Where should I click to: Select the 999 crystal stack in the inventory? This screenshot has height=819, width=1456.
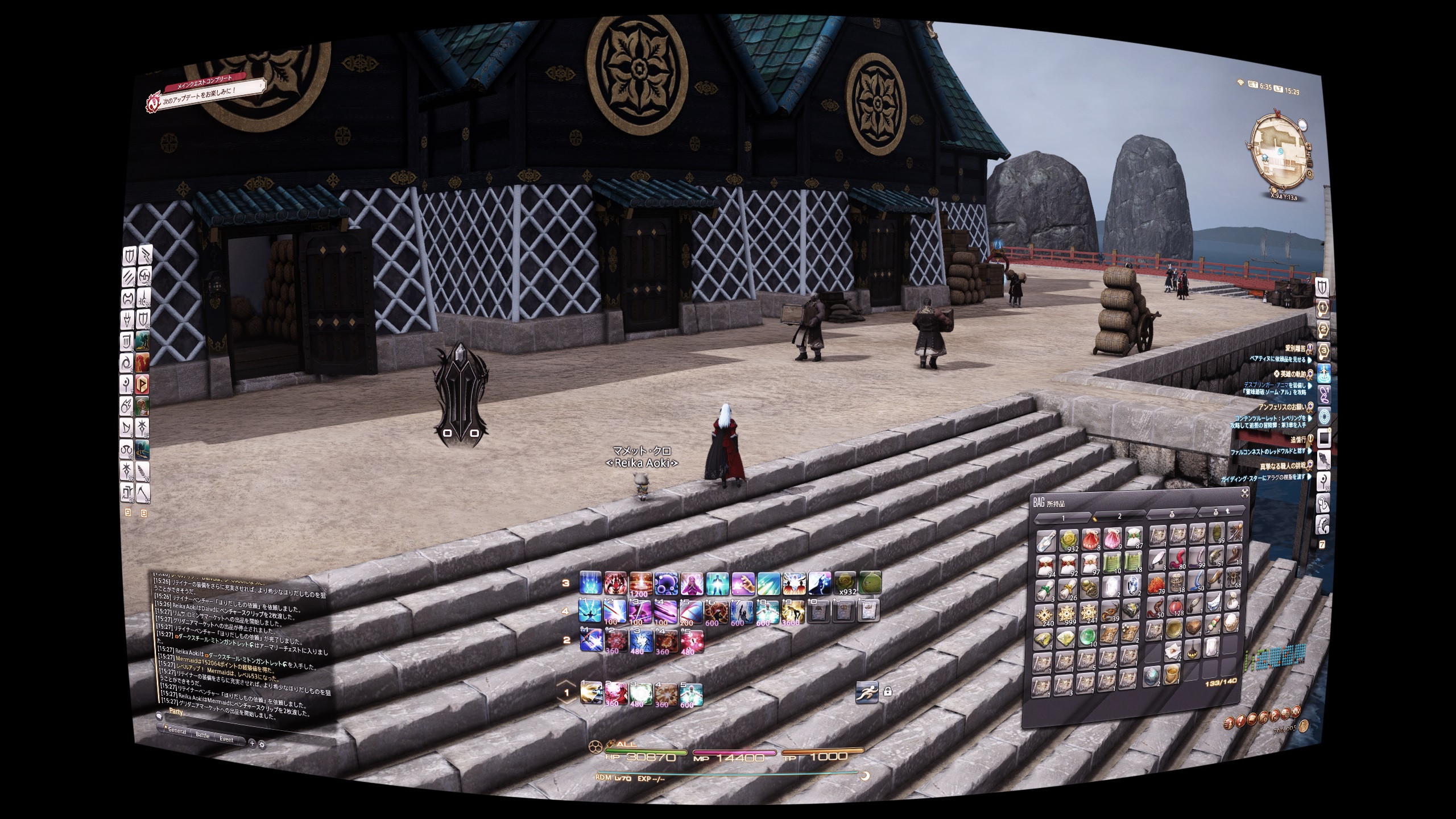1066,613
